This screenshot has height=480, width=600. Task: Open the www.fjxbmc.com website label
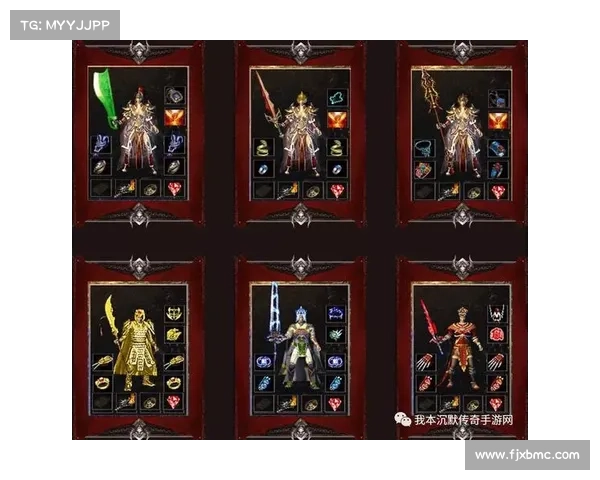[x=527, y=455]
